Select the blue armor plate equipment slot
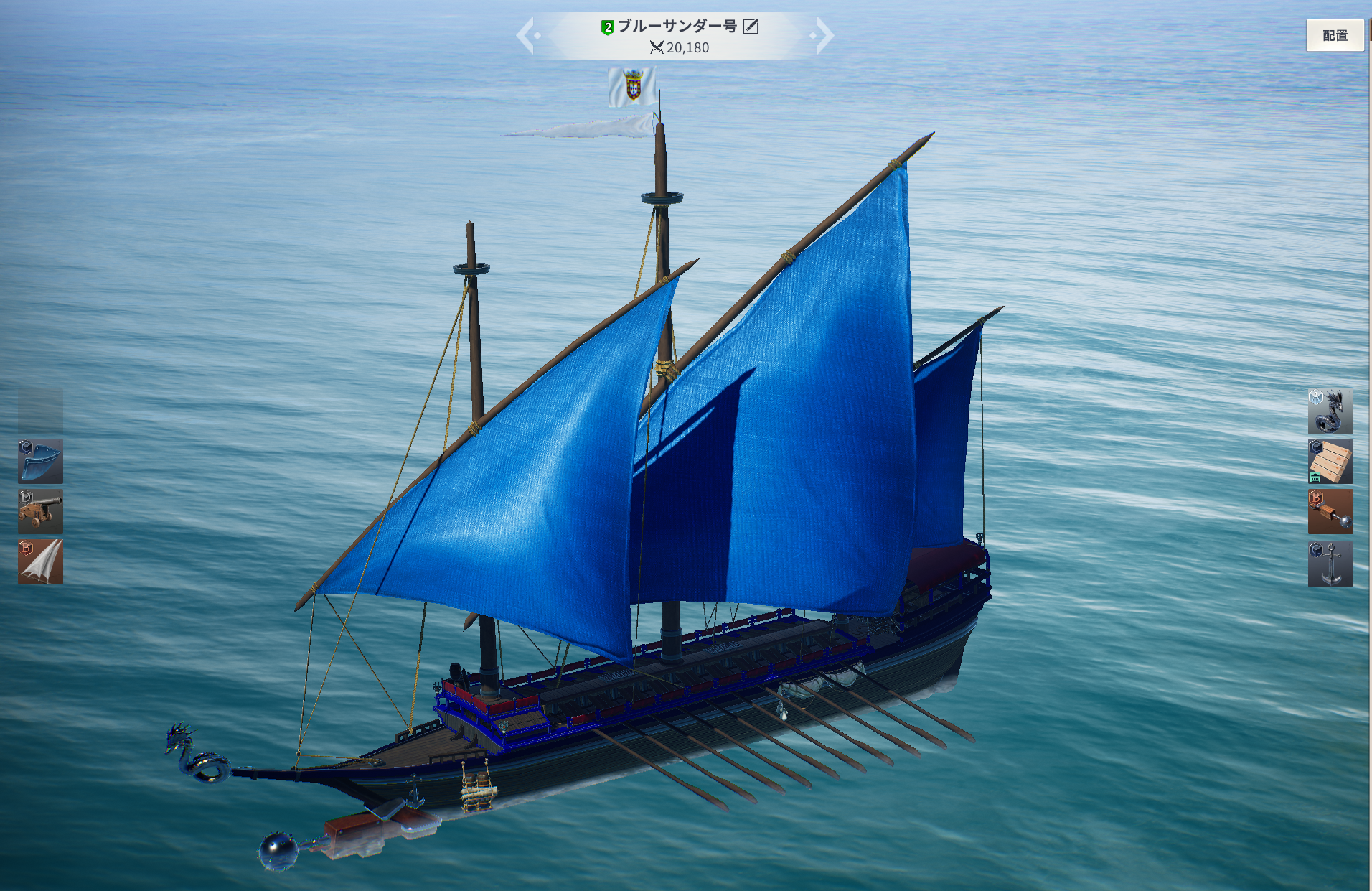The image size is (1372, 891). (x=40, y=461)
